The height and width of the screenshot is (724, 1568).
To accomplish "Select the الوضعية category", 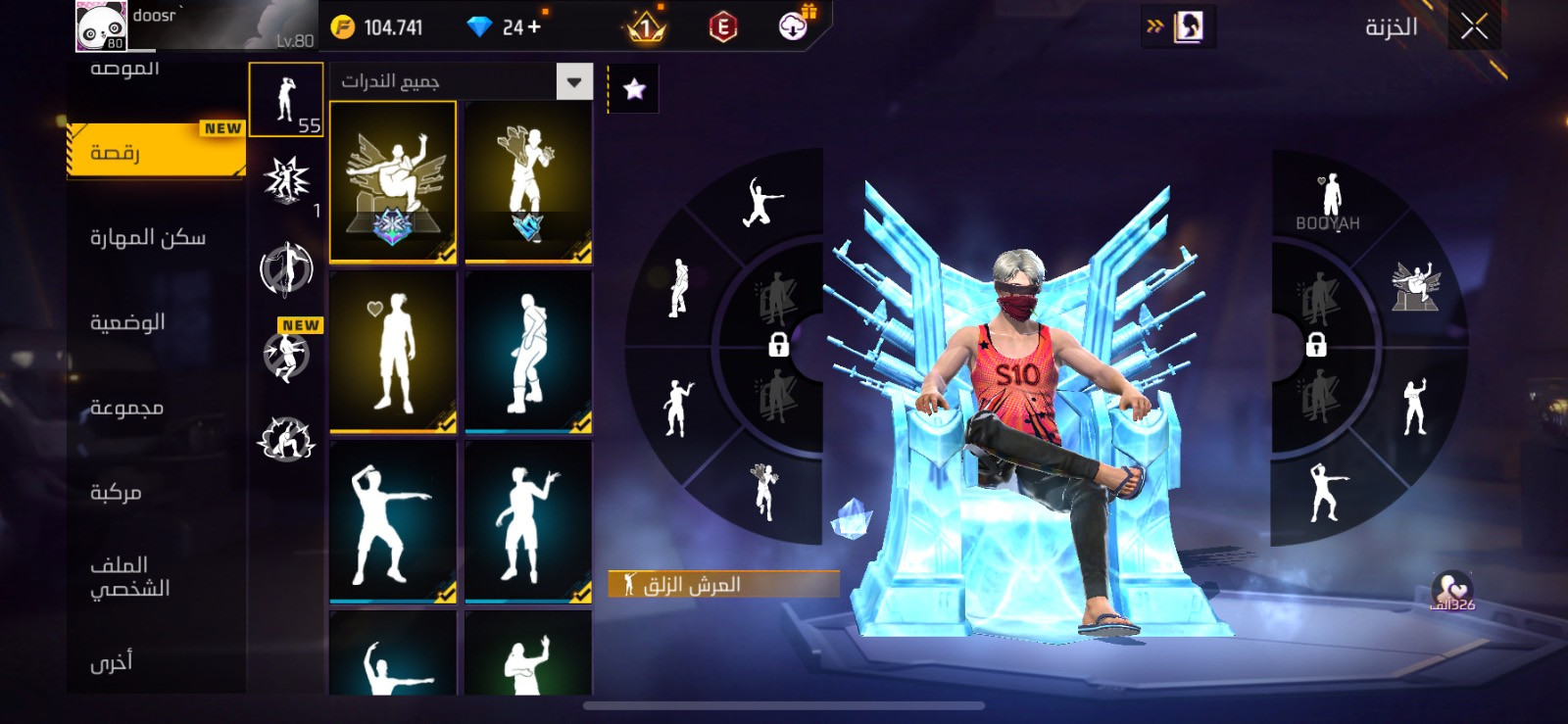I will [128, 322].
